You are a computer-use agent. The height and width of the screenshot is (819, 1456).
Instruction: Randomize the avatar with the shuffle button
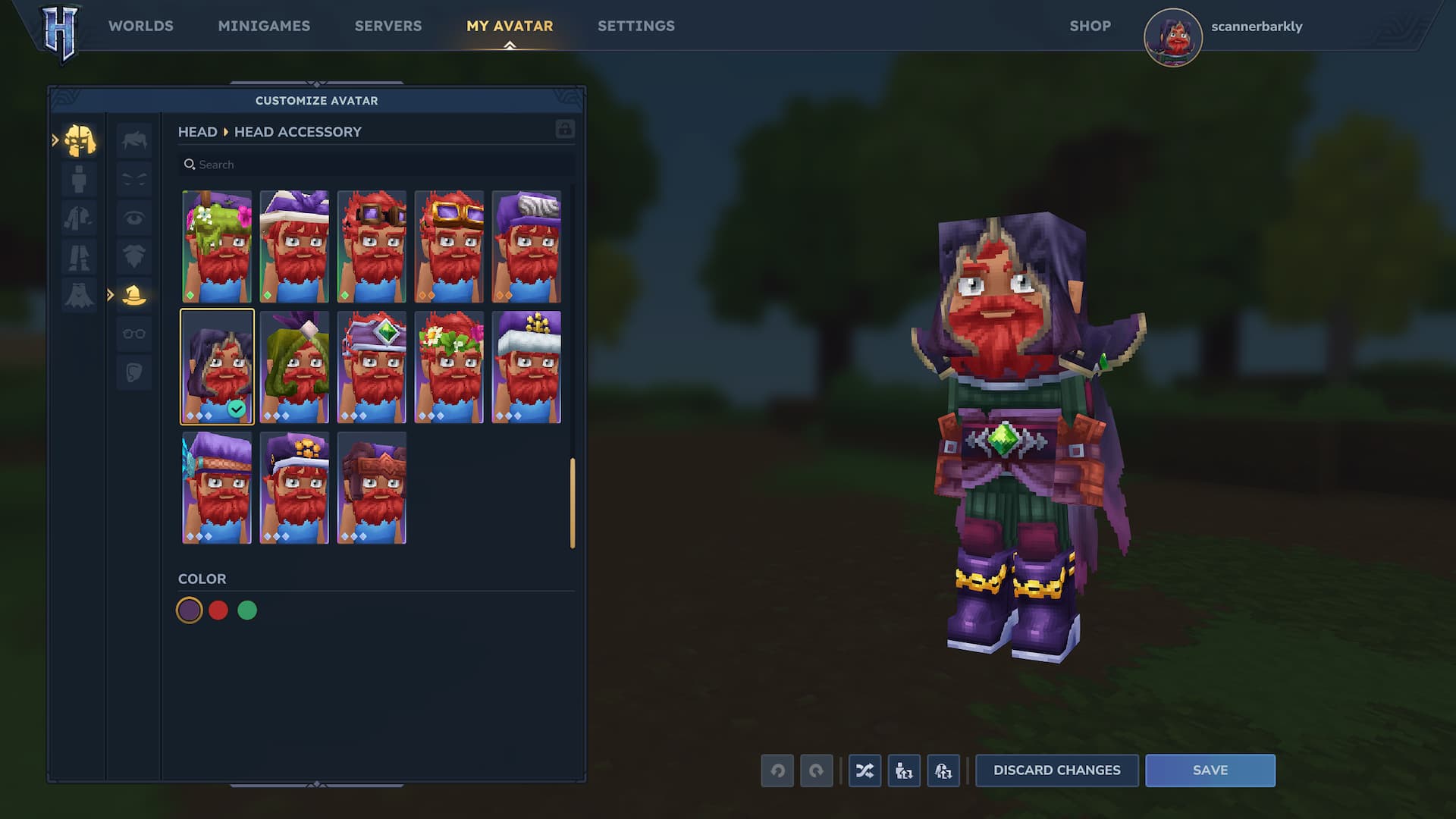pos(864,771)
